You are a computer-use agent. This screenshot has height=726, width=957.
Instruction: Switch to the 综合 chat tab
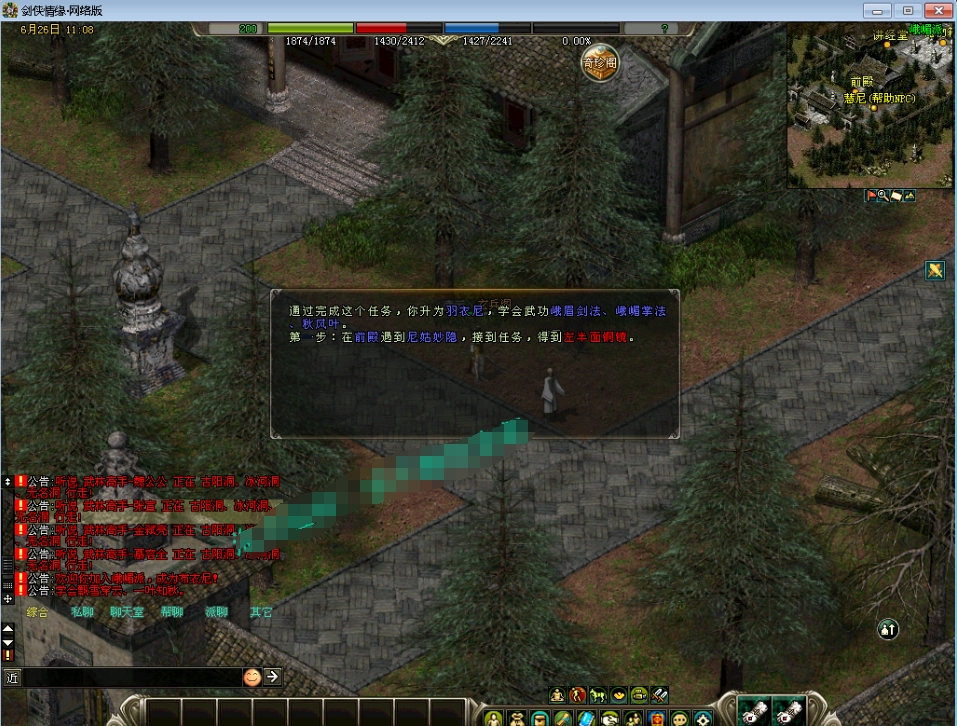(x=38, y=612)
